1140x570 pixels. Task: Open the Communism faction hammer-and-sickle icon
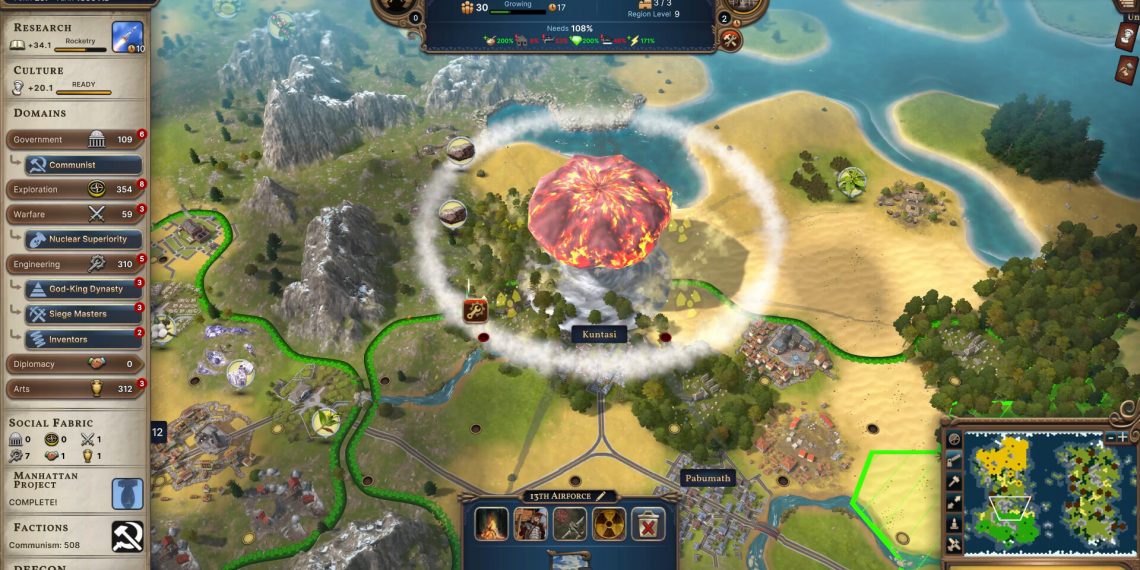(x=127, y=537)
